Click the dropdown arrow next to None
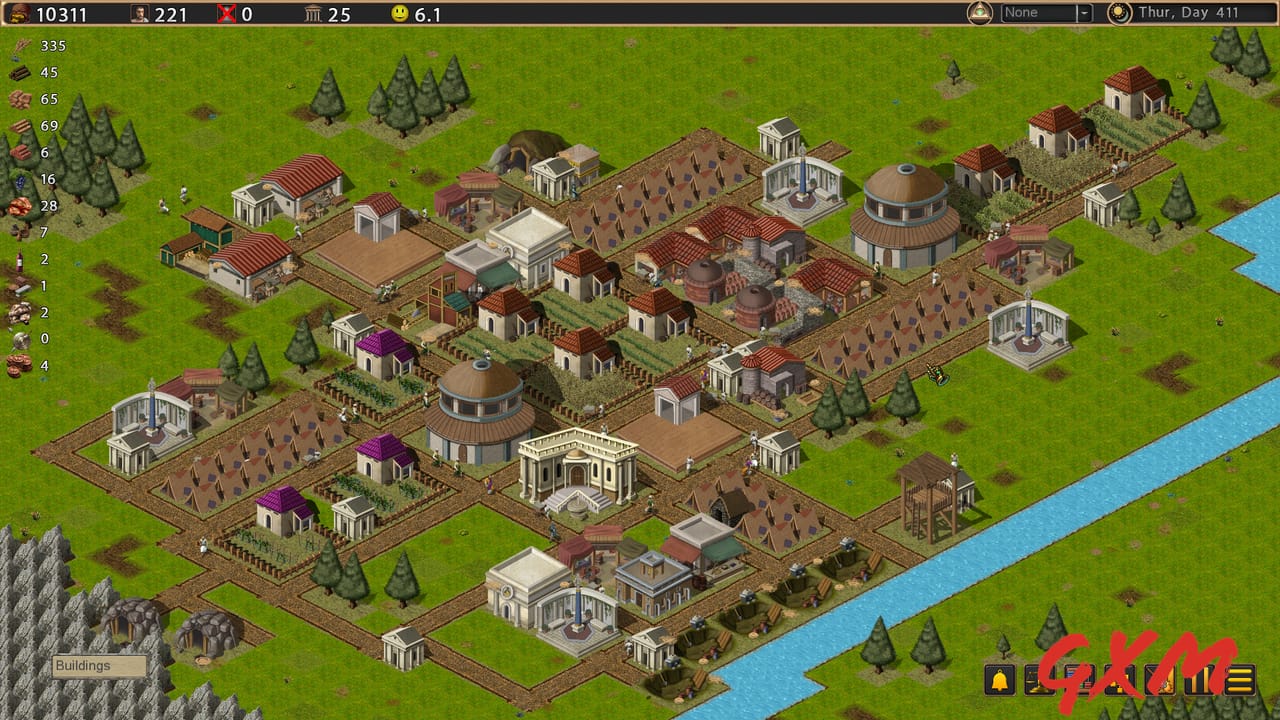Image resolution: width=1280 pixels, height=720 pixels. coord(1082,13)
